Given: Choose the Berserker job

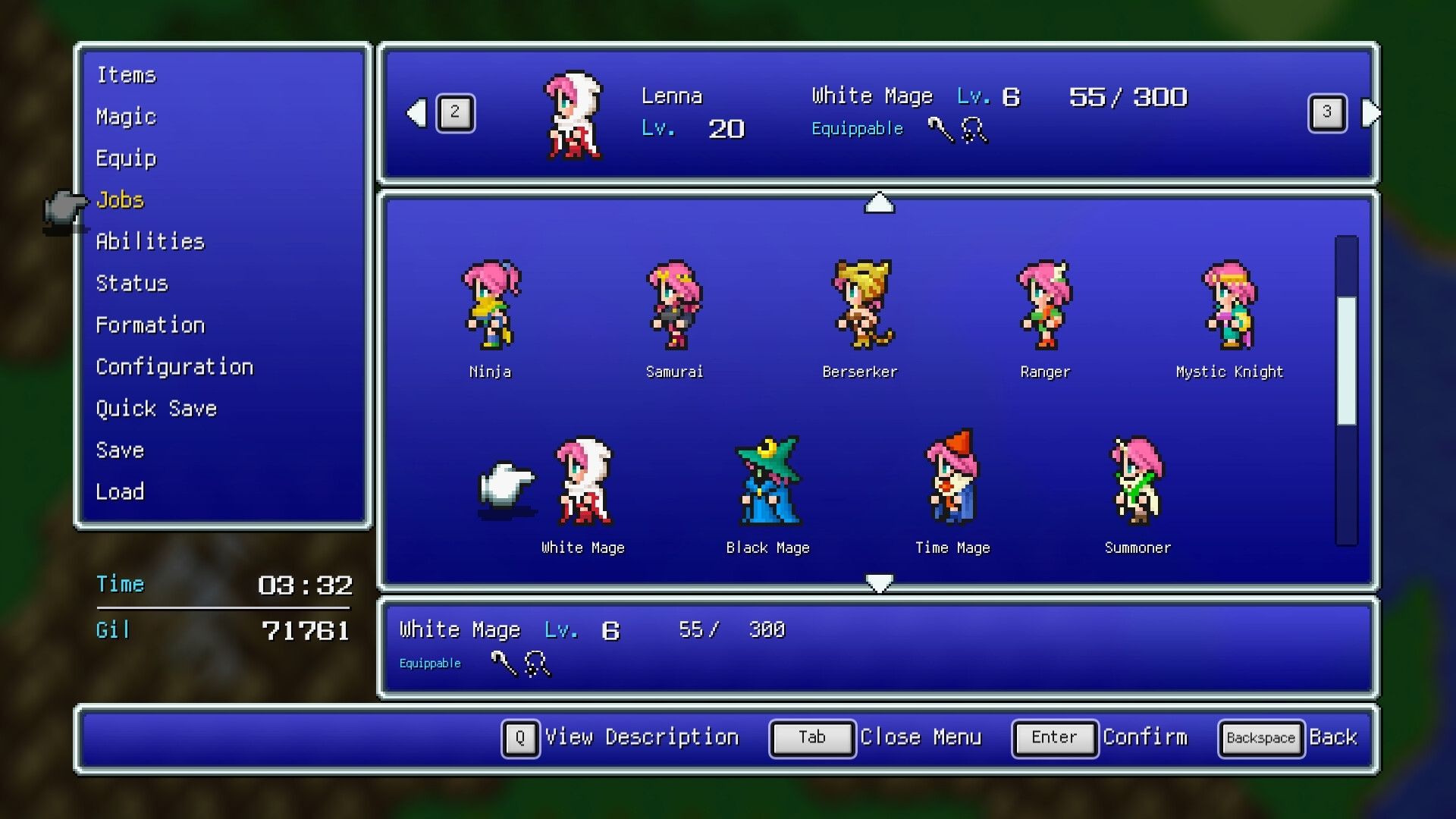Looking at the screenshot, I should point(860,307).
